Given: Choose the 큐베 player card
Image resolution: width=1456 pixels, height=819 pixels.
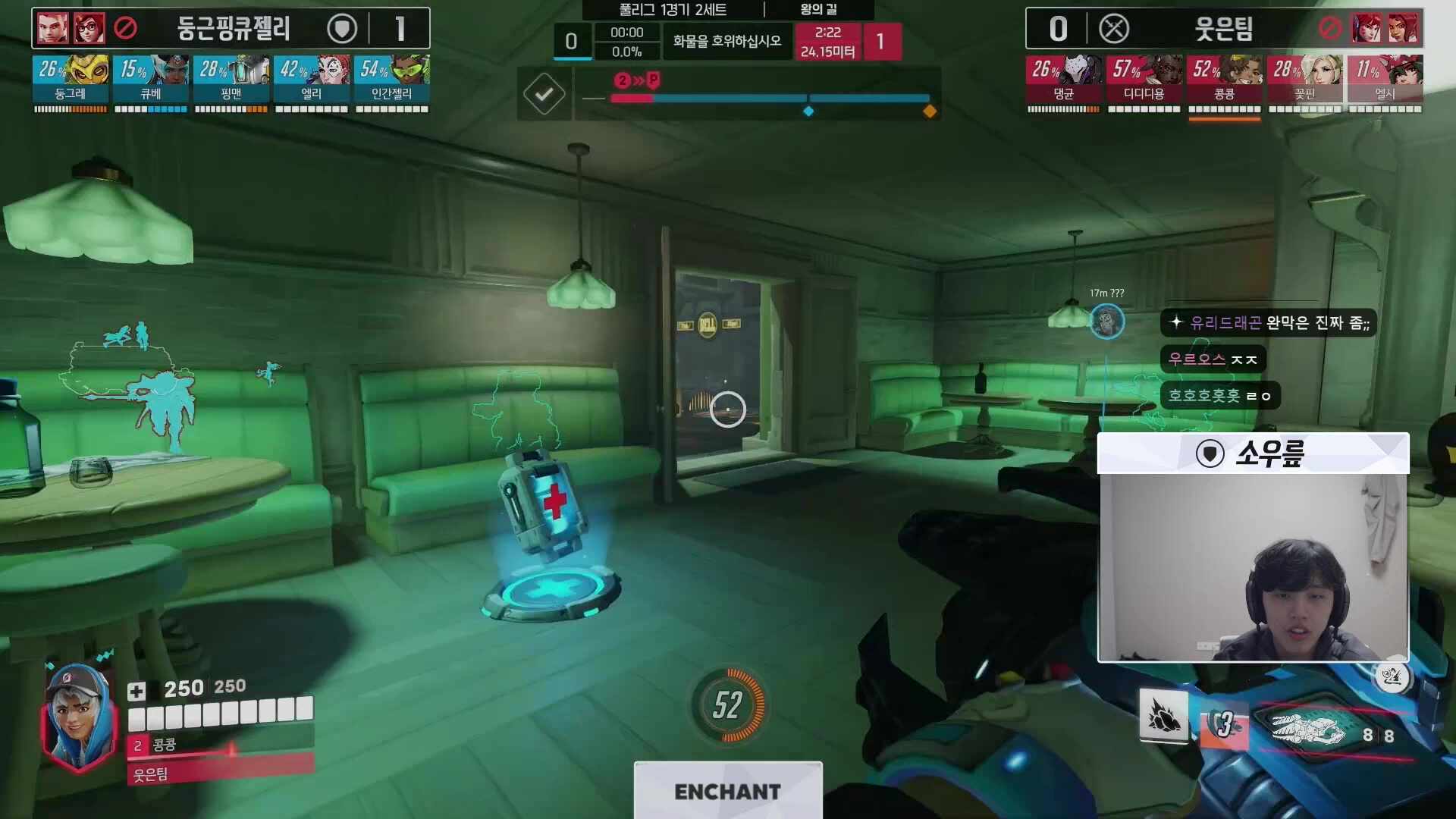Looking at the screenshot, I should tap(151, 80).
